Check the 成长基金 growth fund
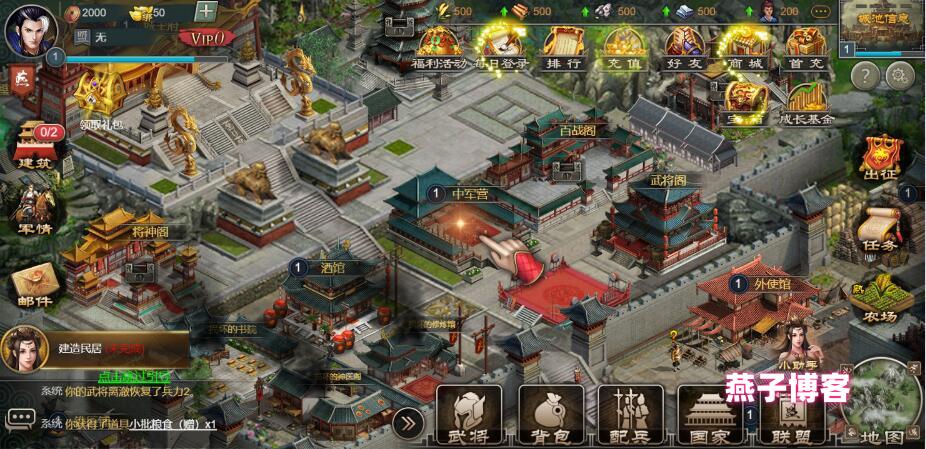 [x=806, y=102]
